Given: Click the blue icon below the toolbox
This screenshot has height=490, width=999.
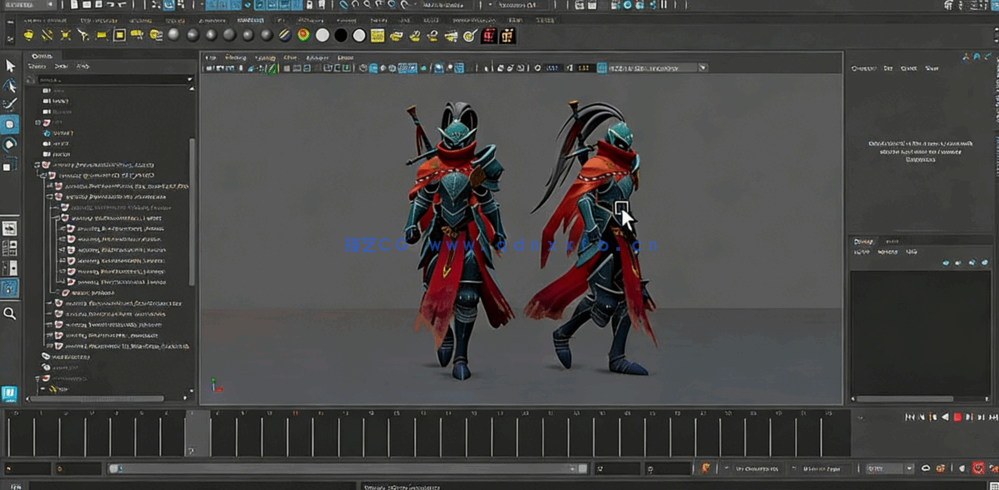Looking at the screenshot, I should pos(9,394).
